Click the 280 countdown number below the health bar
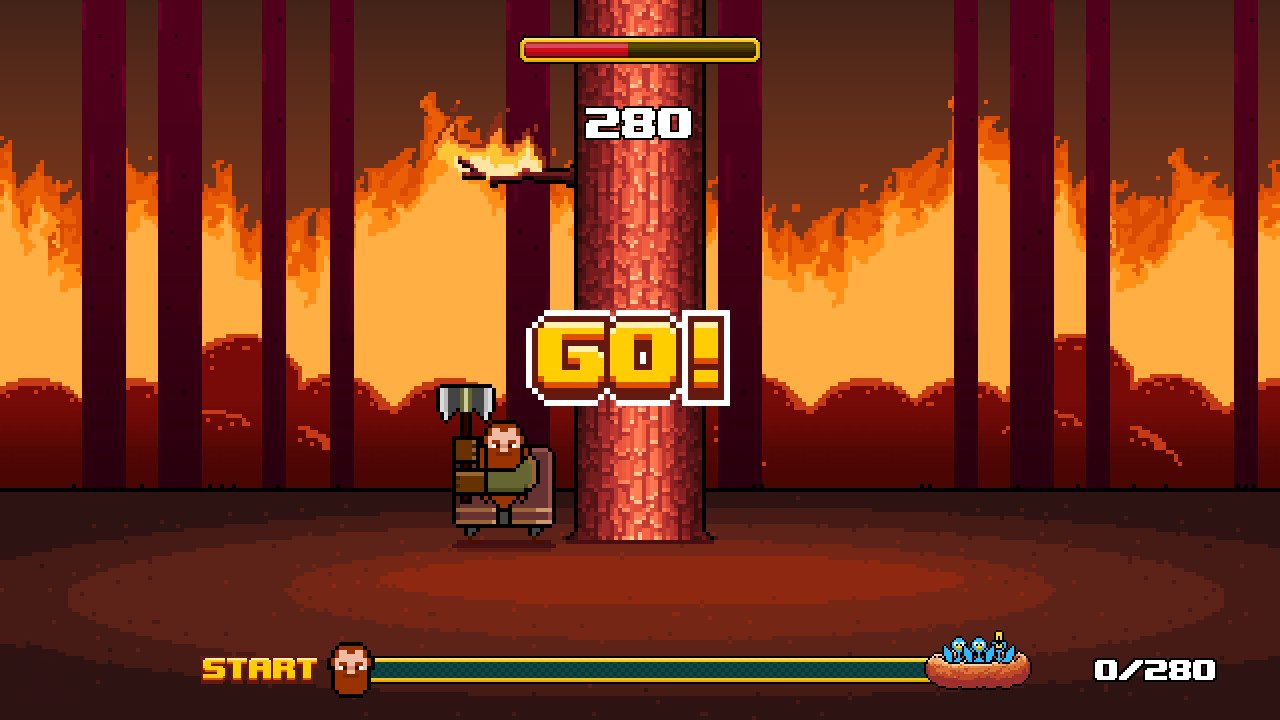 (637, 123)
